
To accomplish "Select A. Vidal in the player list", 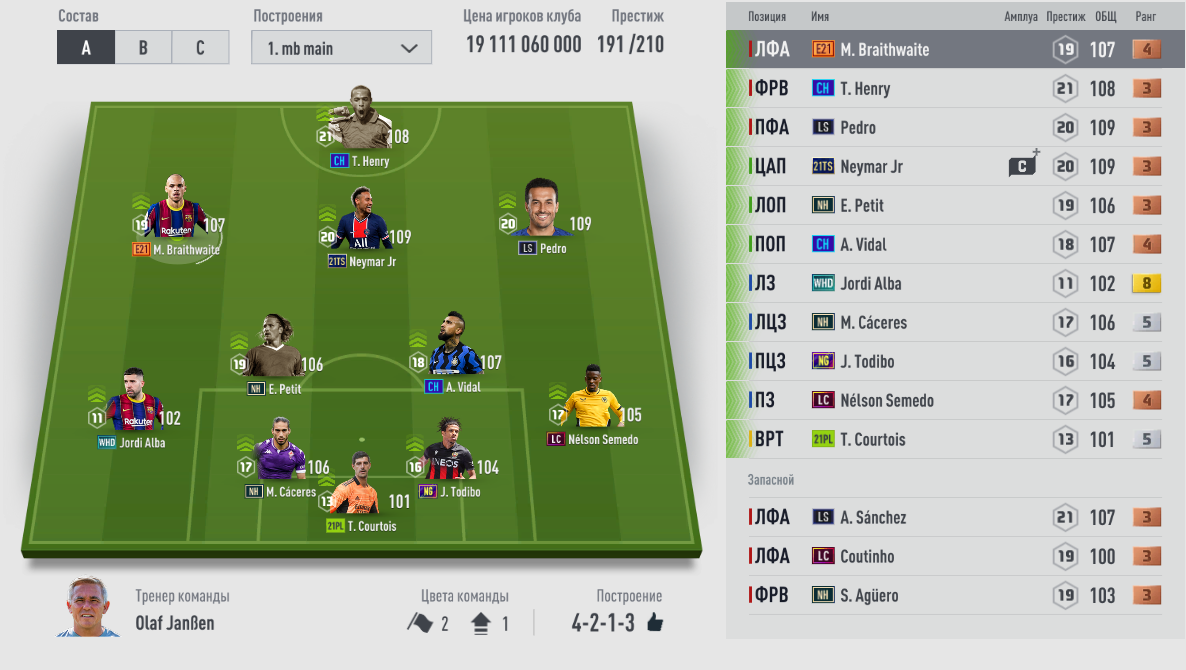I will pyautogui.click(x=955, y=245).
